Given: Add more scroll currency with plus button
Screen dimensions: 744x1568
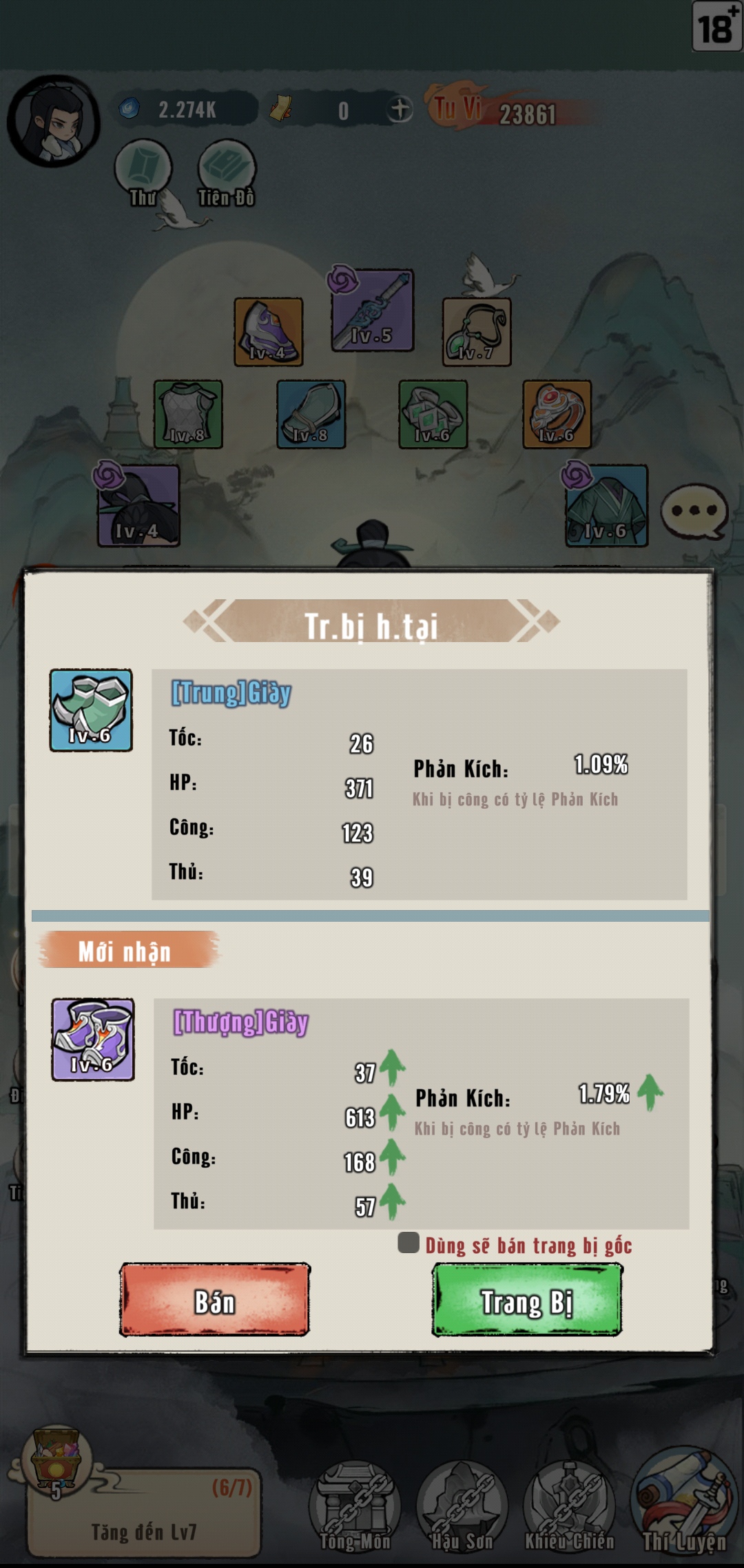Looking at the screenshot, I should click(x=400, y=110).
